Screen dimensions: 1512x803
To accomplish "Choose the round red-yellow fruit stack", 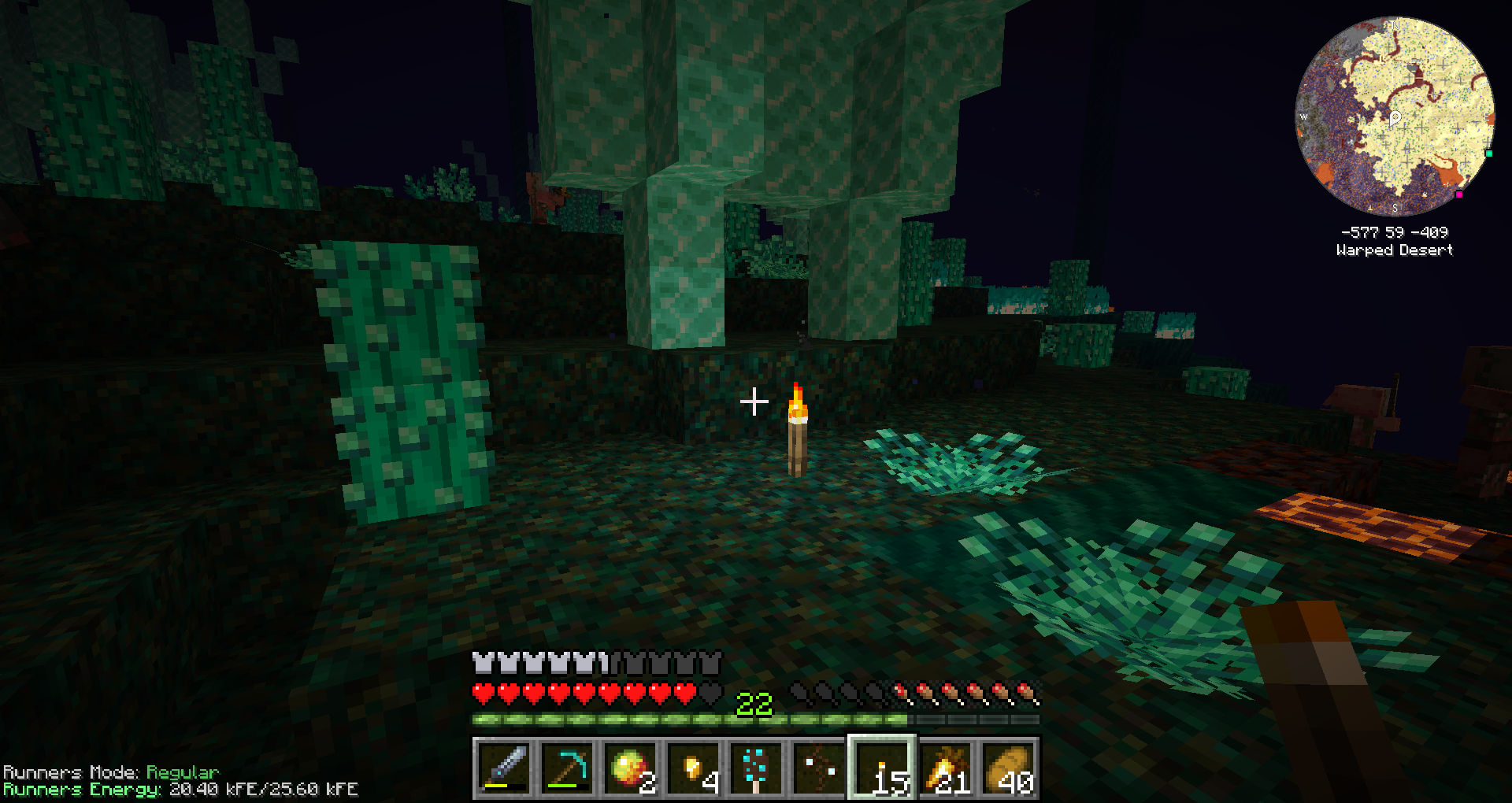I will 630,768.
